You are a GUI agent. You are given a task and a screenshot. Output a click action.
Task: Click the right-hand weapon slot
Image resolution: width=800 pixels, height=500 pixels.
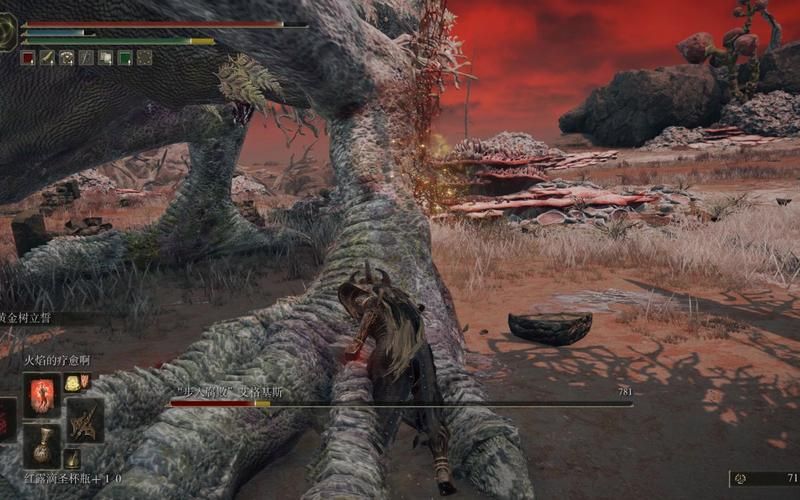[x=85, y=420]
